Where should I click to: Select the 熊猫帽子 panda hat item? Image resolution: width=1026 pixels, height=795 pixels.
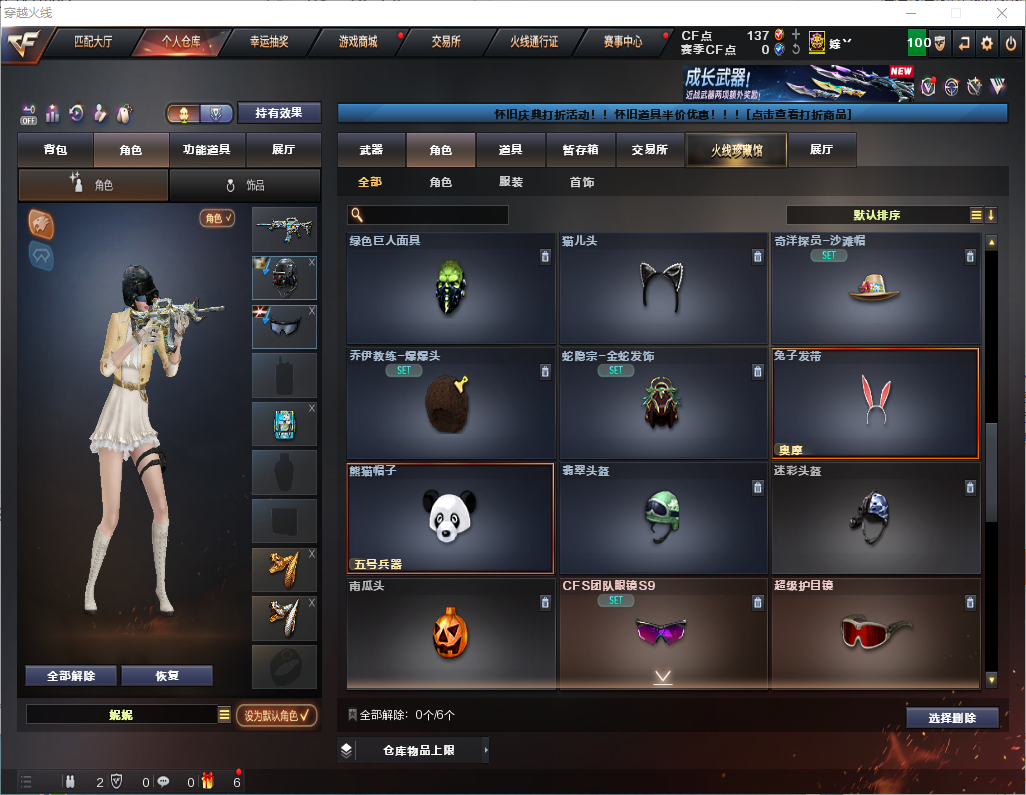point(450,518)
